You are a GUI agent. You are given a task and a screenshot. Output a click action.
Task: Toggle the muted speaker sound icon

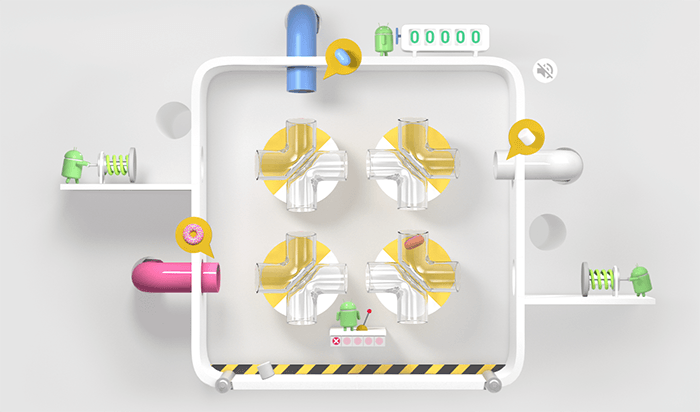[545, 70]
